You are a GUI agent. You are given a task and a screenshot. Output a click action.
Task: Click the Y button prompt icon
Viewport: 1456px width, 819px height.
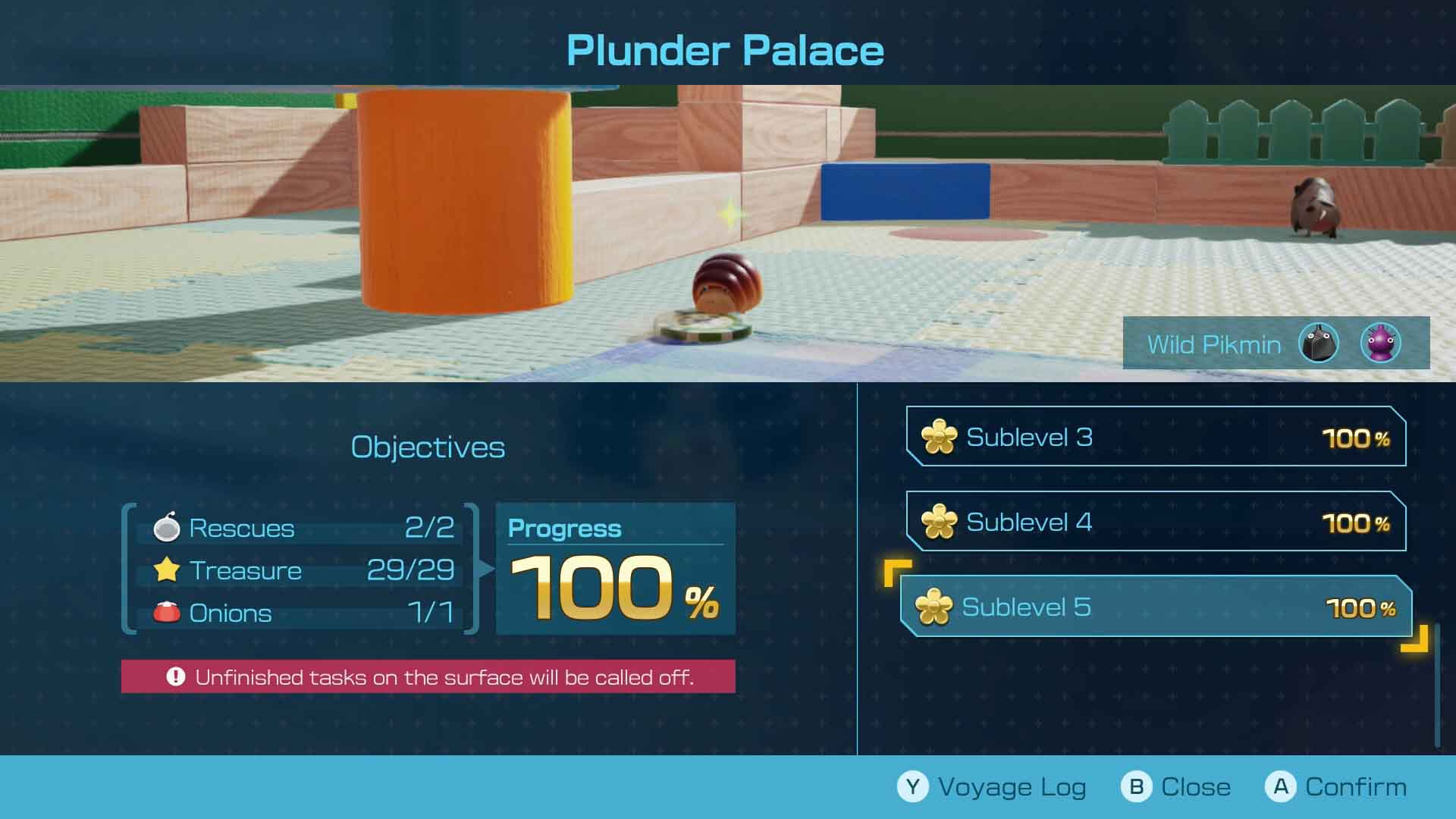tap(913, 786)
